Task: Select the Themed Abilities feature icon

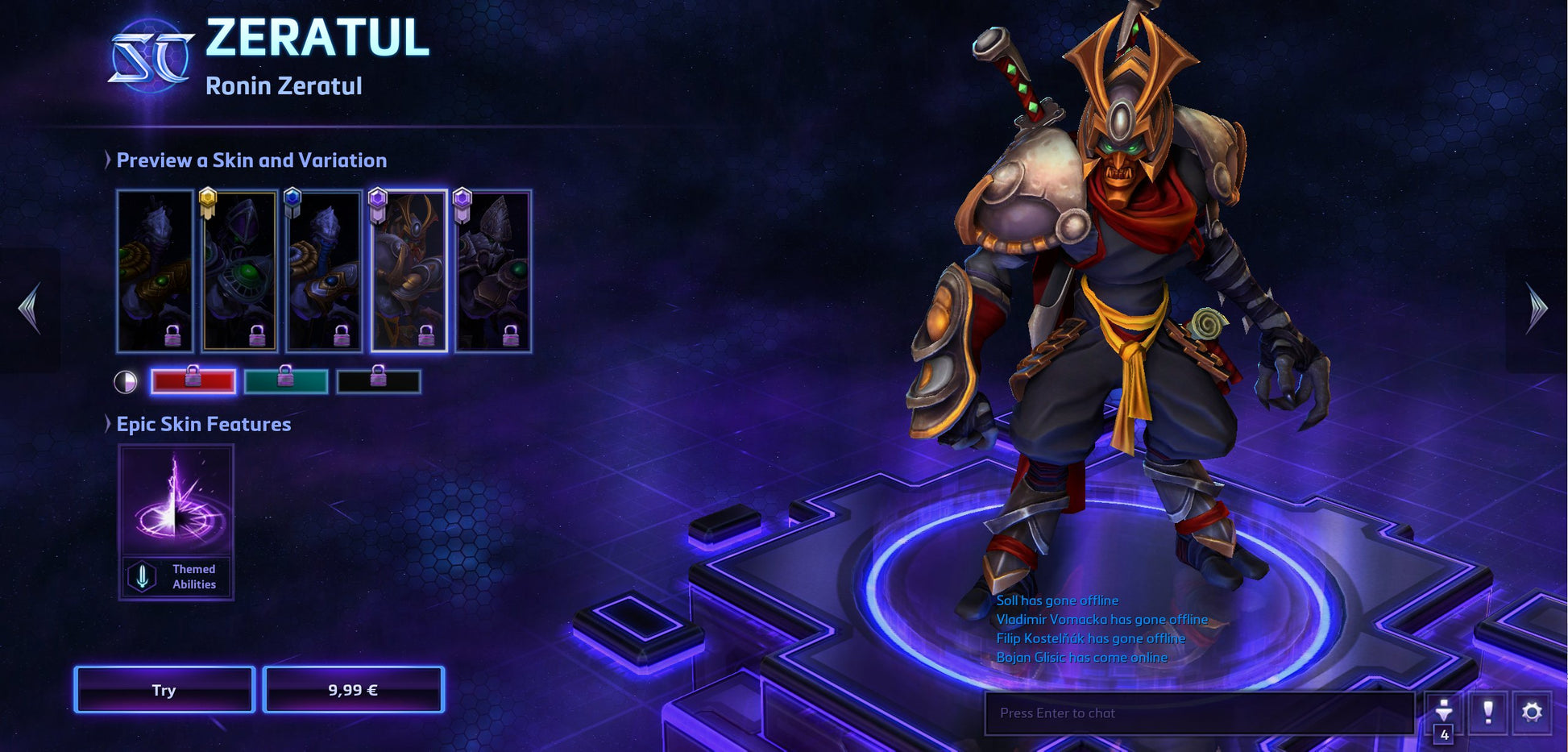Action: coord(143,577)
